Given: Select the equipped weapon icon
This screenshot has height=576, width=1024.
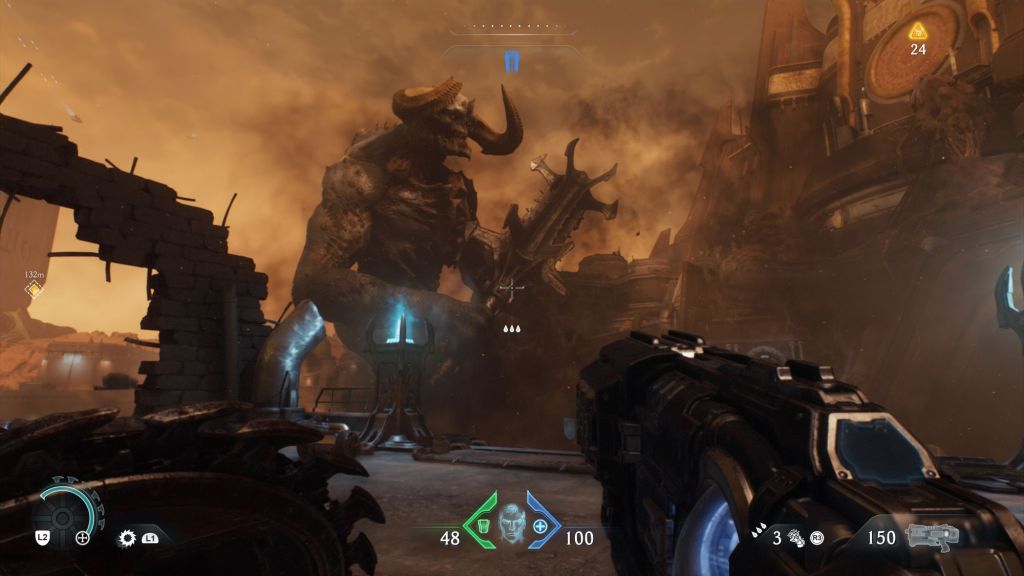Looking at the screenshot, I should point(931,536).
